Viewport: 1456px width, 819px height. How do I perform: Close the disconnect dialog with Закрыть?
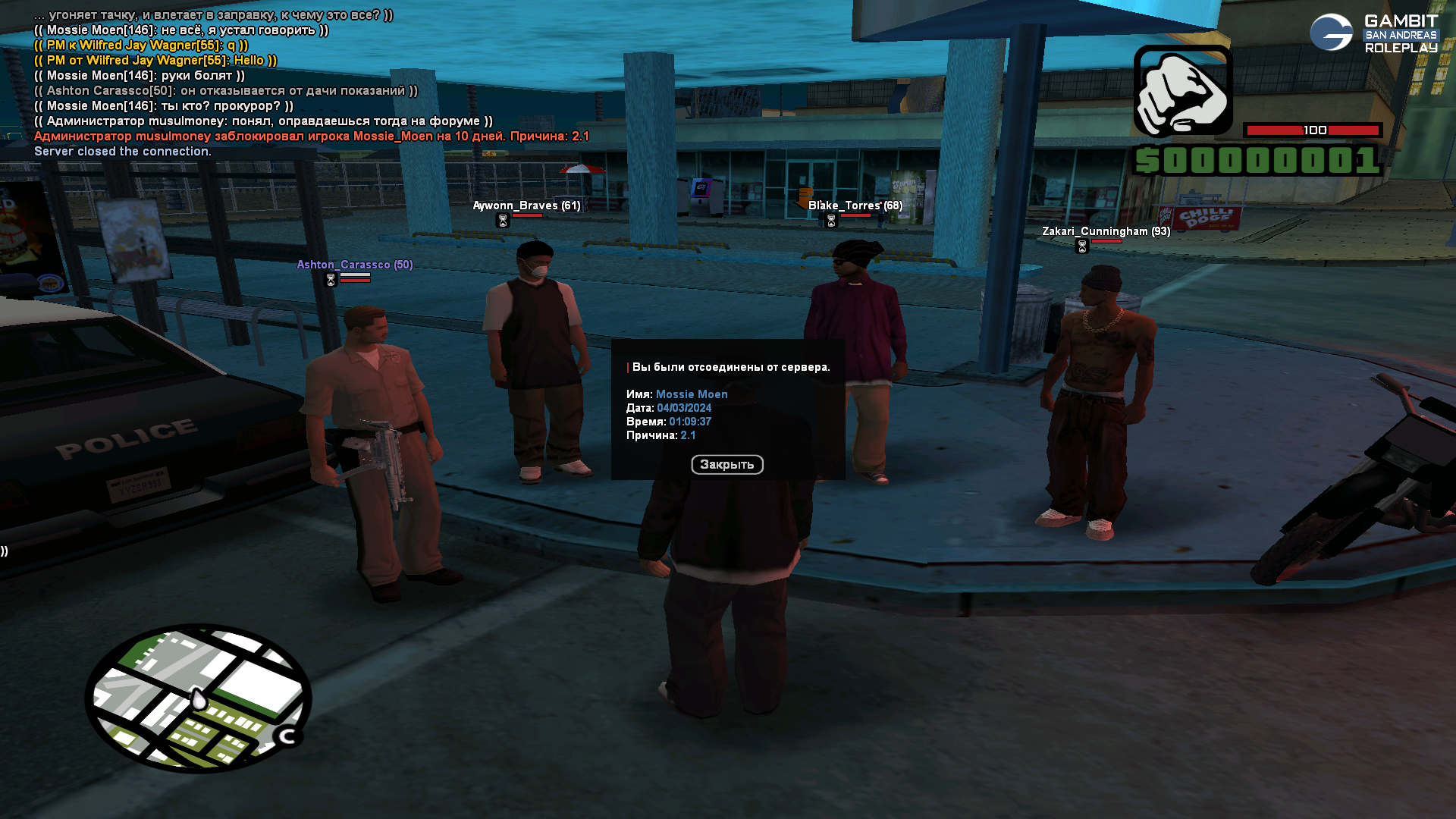click(x=726, y=464)
